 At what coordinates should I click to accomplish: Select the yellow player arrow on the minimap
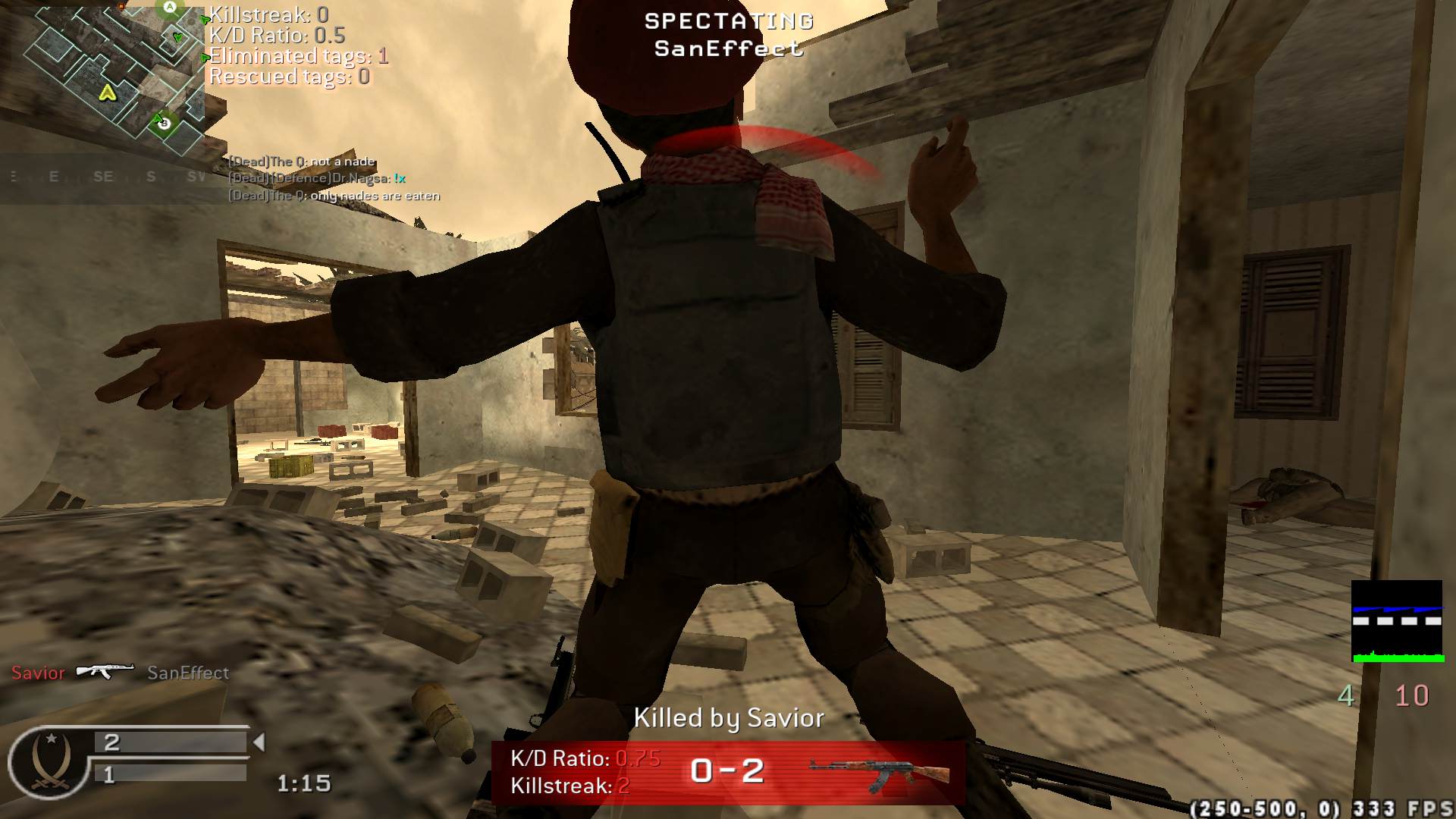coord(107,93)
